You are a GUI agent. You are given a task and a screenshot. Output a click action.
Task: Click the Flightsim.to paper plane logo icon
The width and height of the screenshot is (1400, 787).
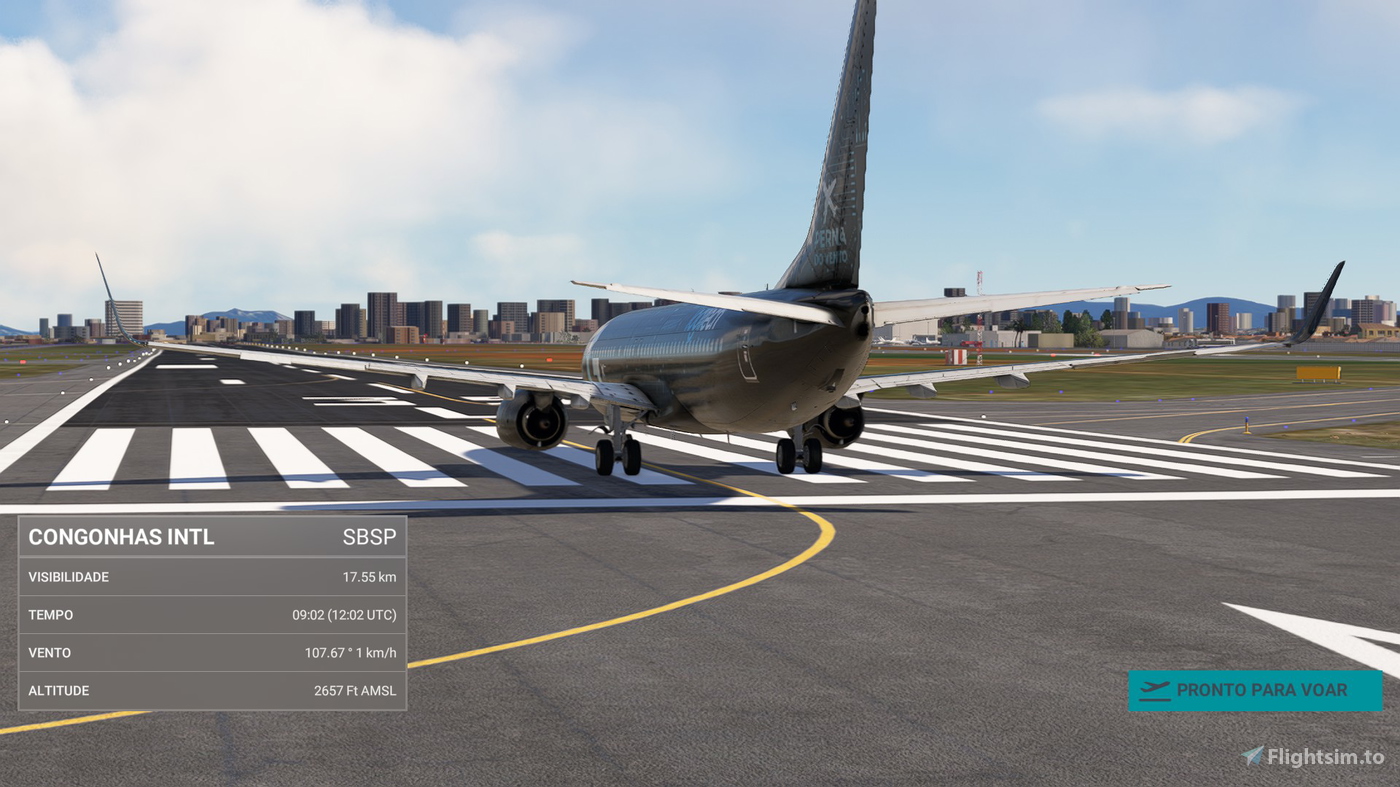[x=1252, y=755]
